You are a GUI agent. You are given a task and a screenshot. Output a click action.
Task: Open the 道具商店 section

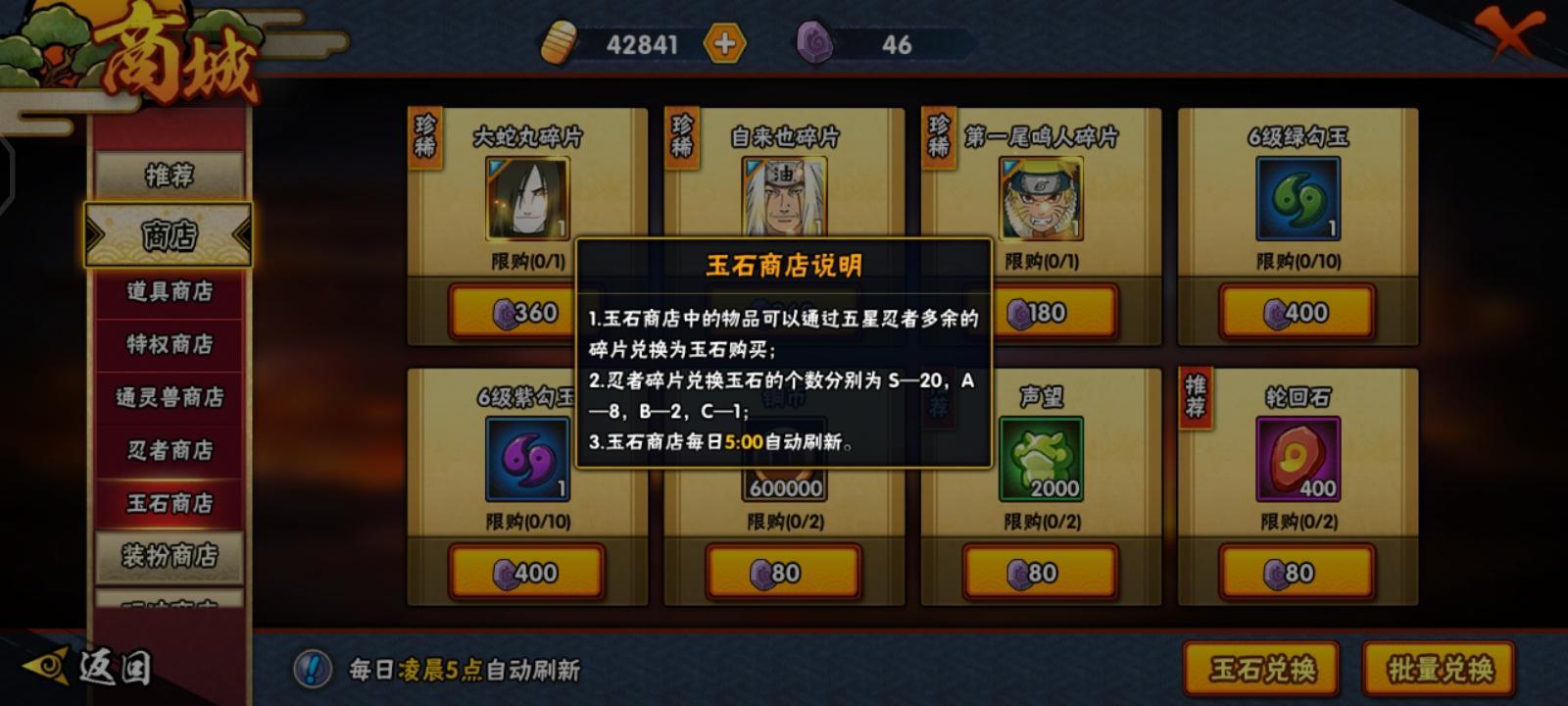tap(169, 291)
